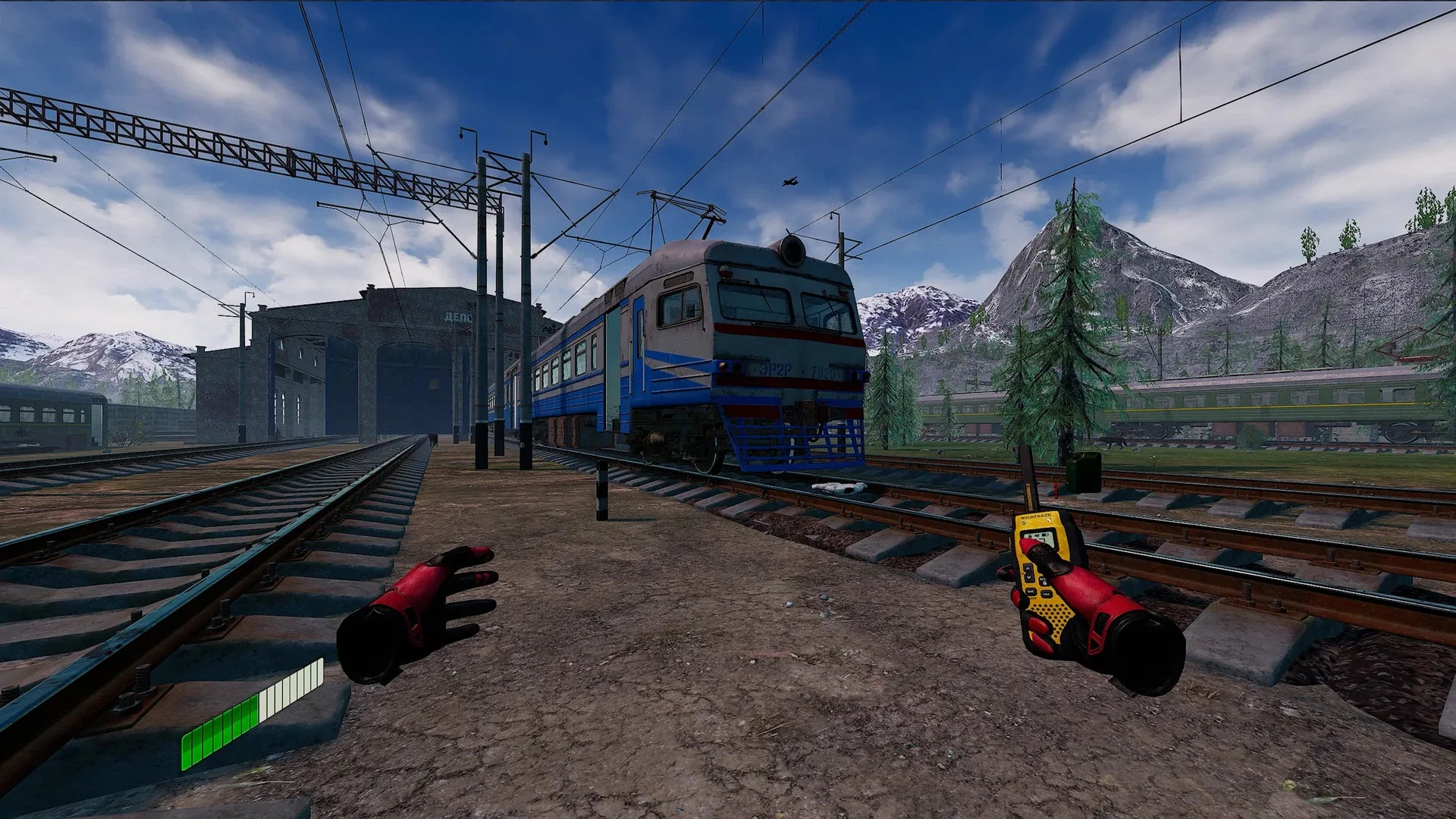Select the WILDTRACK logo on the radio

1035,516
